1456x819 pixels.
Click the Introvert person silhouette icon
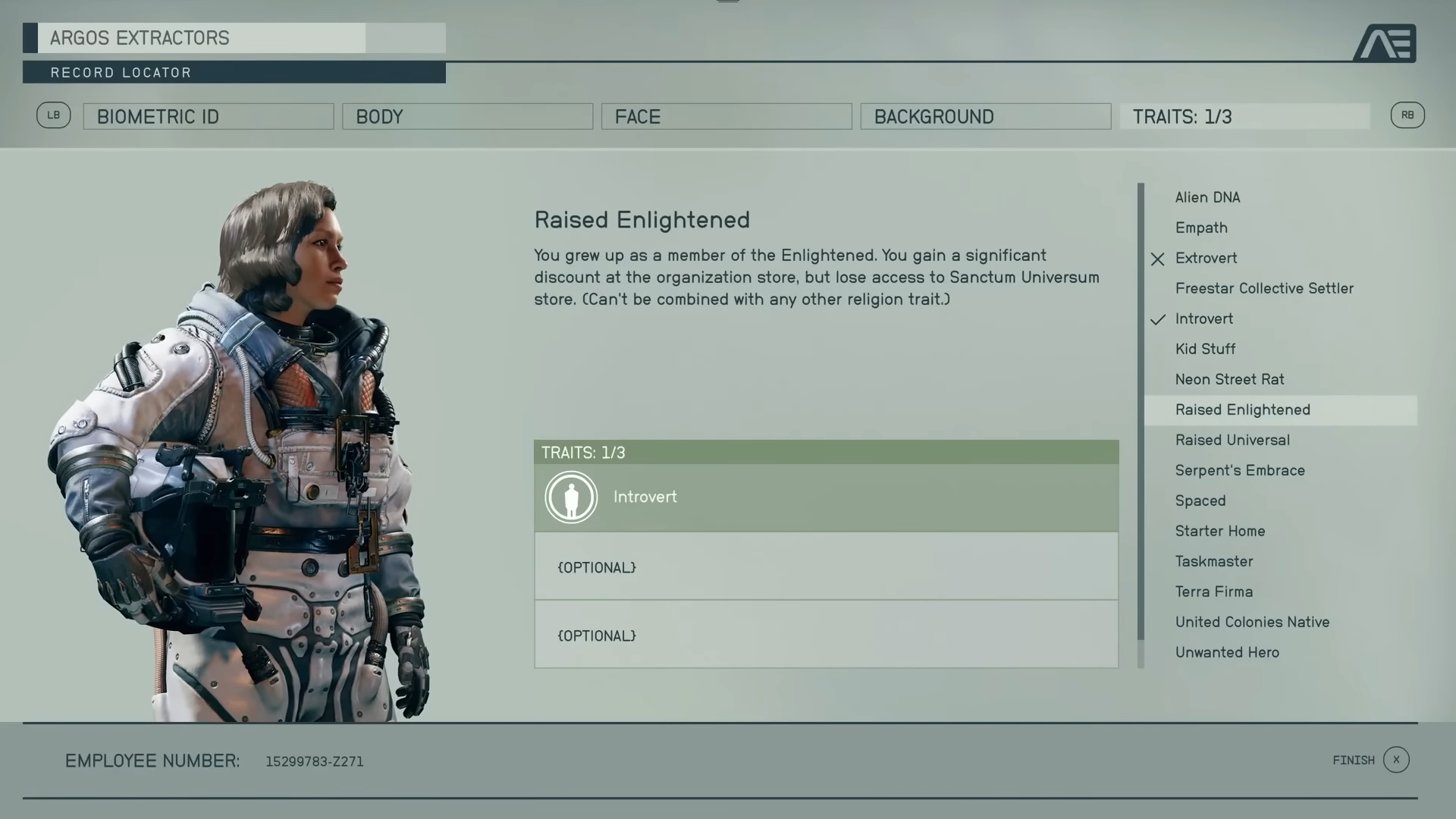point(571,497)
